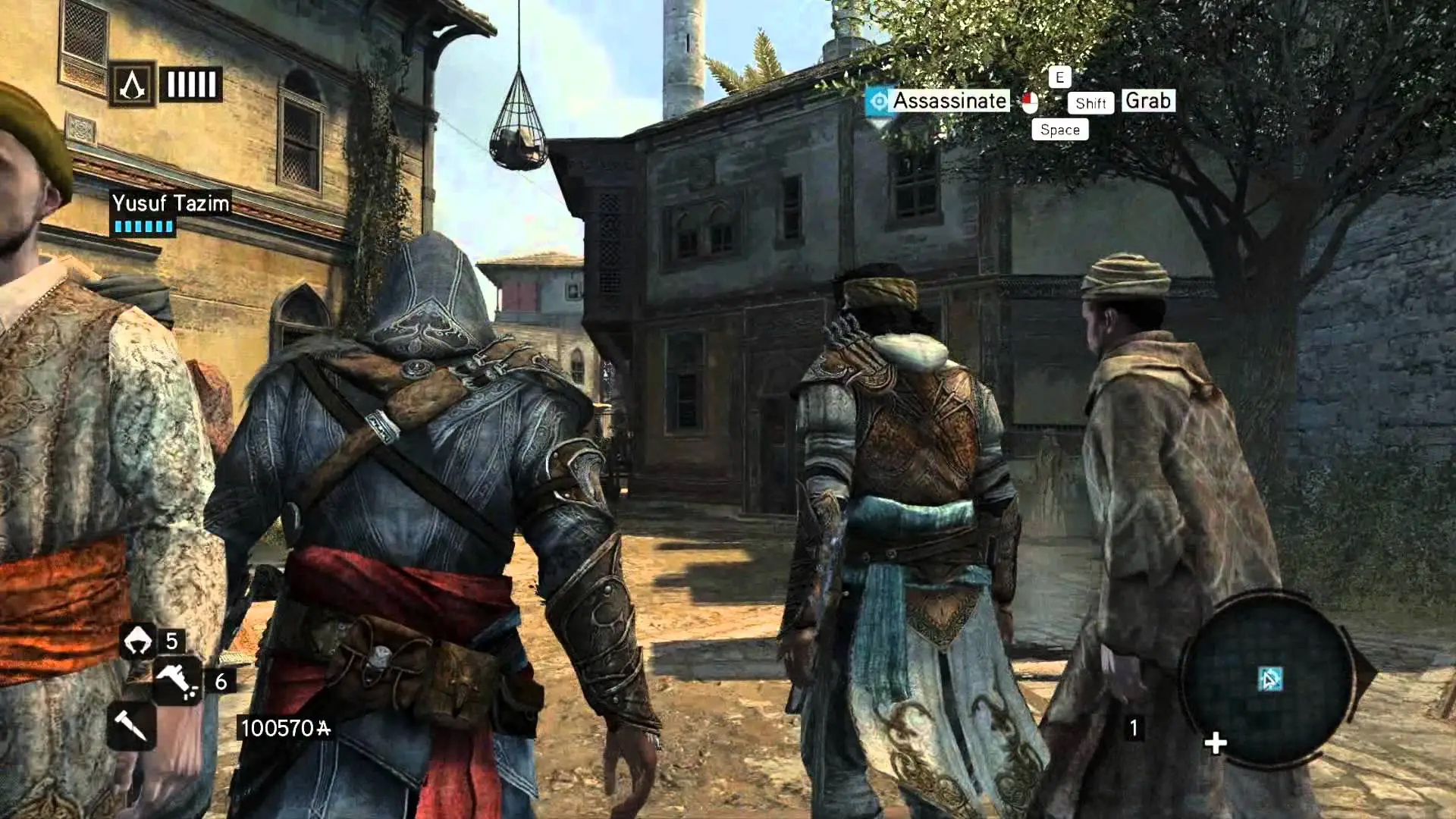The width and height of the screenshot is (1456, 819).
Task: Select the Assassinate action label
Action: (949, 101)
